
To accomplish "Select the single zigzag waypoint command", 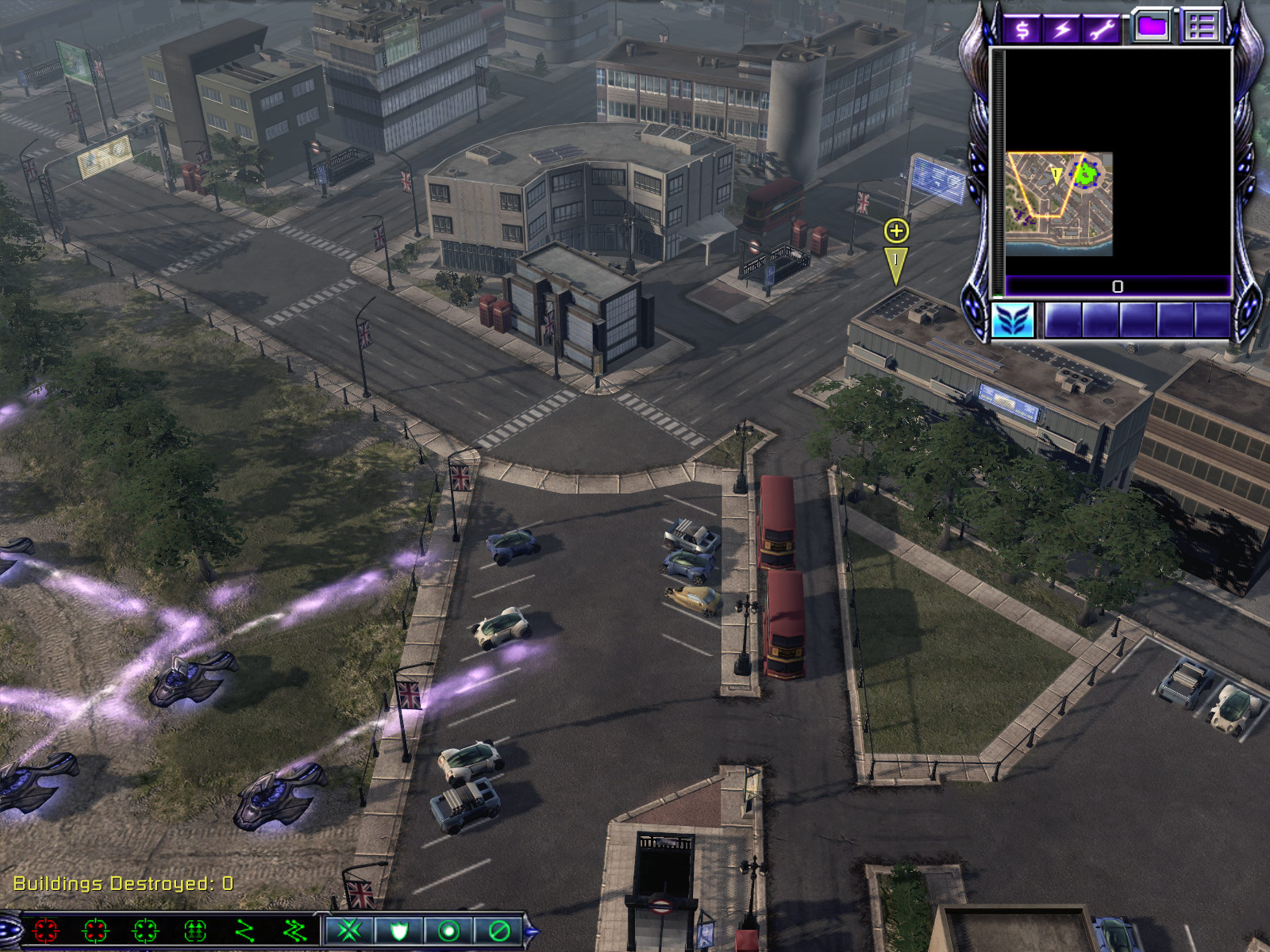I will click(x=245, y=930).
